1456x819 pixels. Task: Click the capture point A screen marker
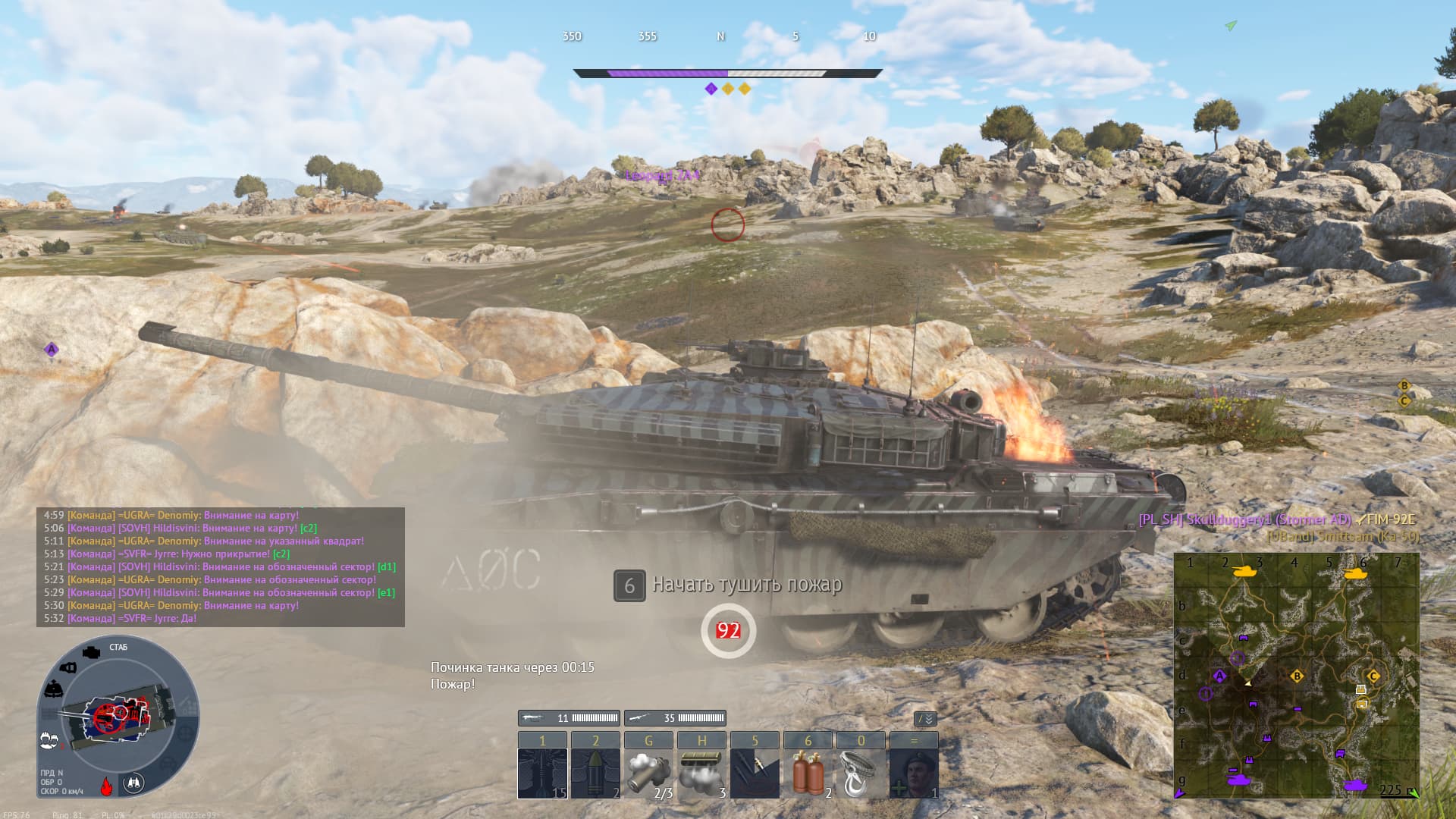pyautogui.click(x=52, y=350)
